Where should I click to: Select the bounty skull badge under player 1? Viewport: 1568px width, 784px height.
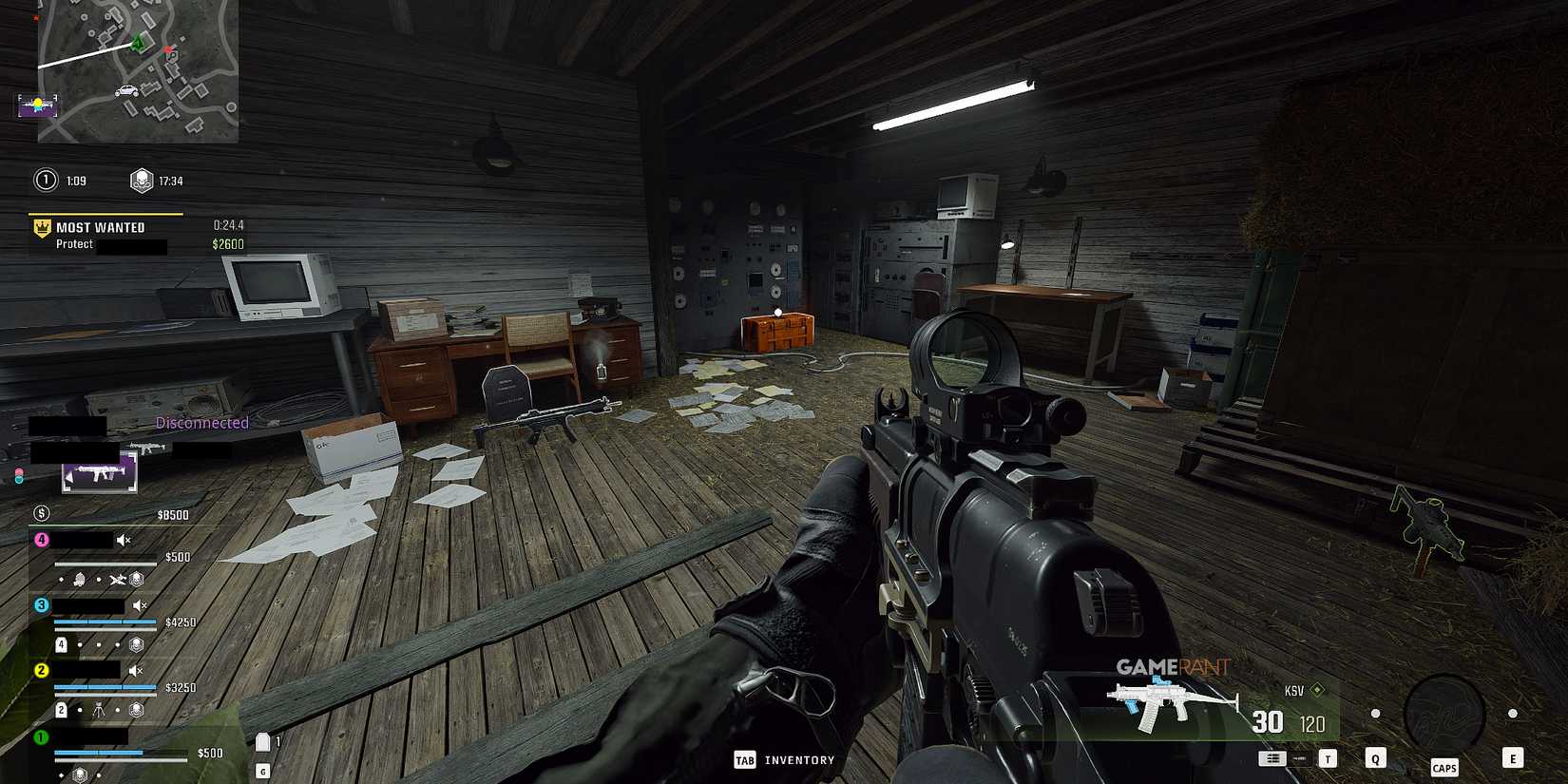(x=81, y=775)
